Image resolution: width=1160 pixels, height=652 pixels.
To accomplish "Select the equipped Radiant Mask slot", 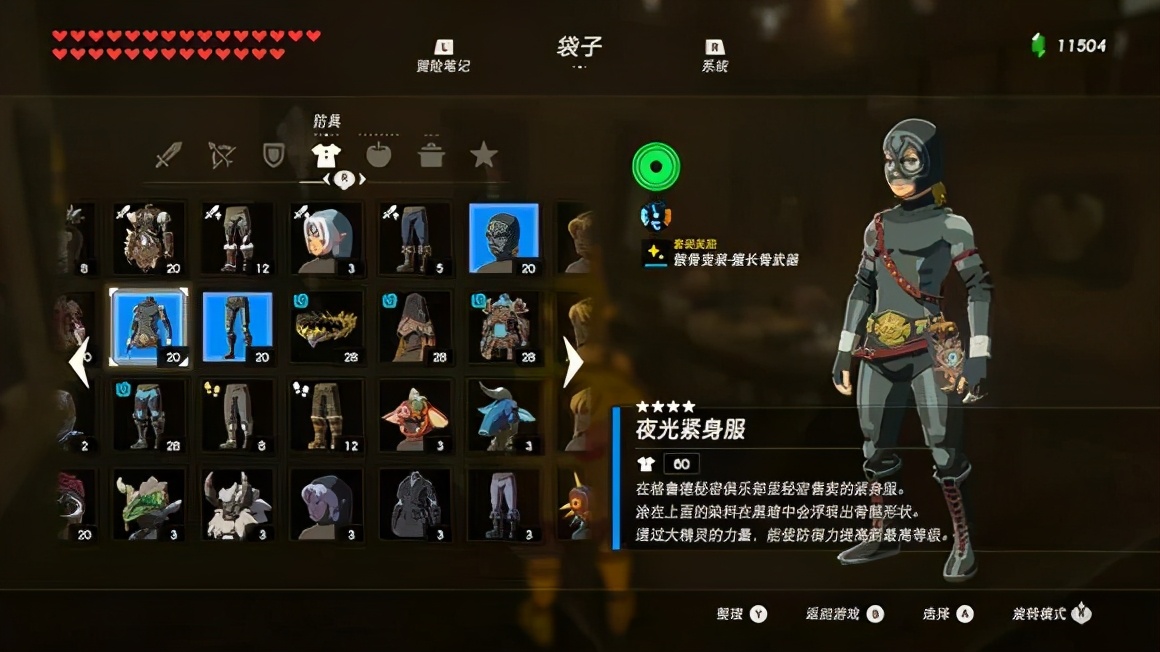I will pyautogui.click(x=504, y=238).
